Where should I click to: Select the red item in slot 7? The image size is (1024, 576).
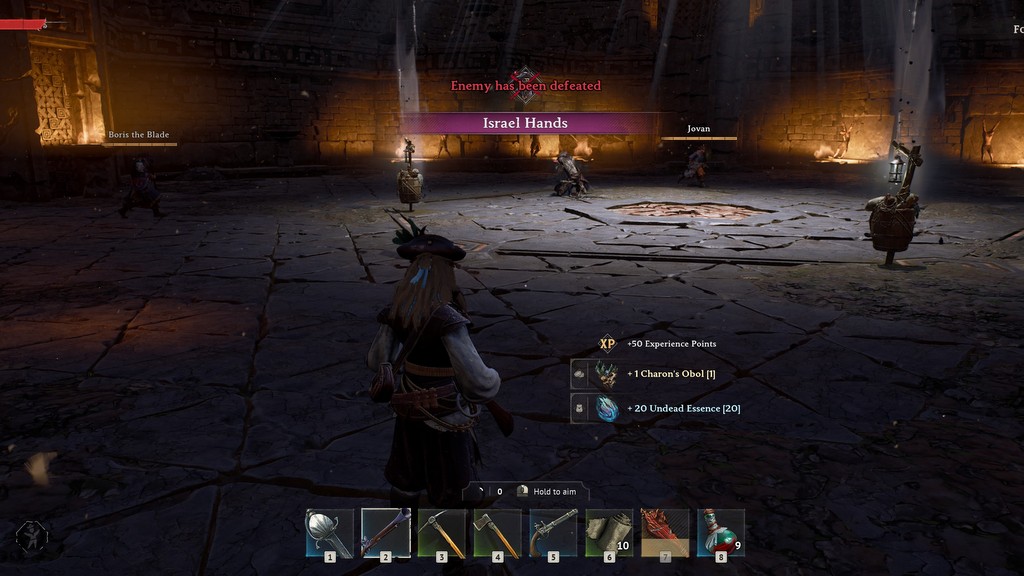[665, 533]
